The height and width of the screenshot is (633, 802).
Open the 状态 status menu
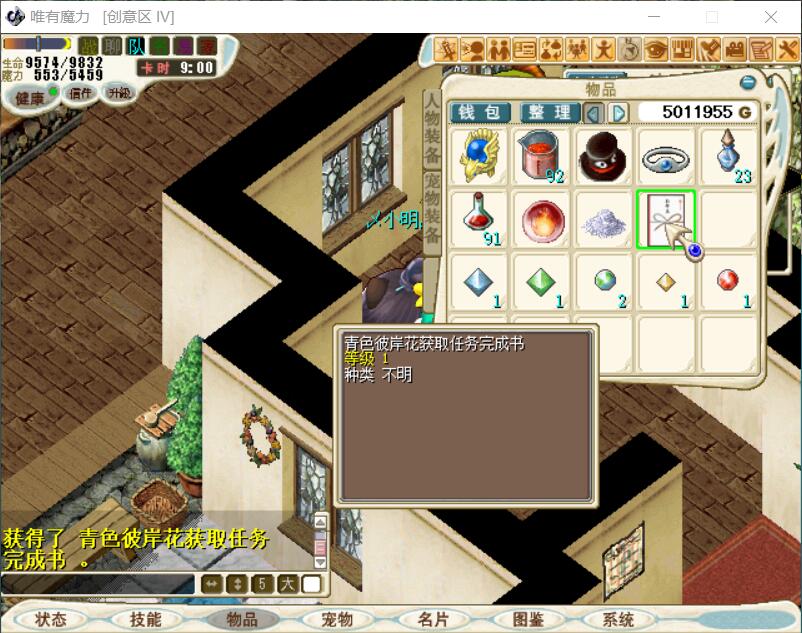[50, 620]
